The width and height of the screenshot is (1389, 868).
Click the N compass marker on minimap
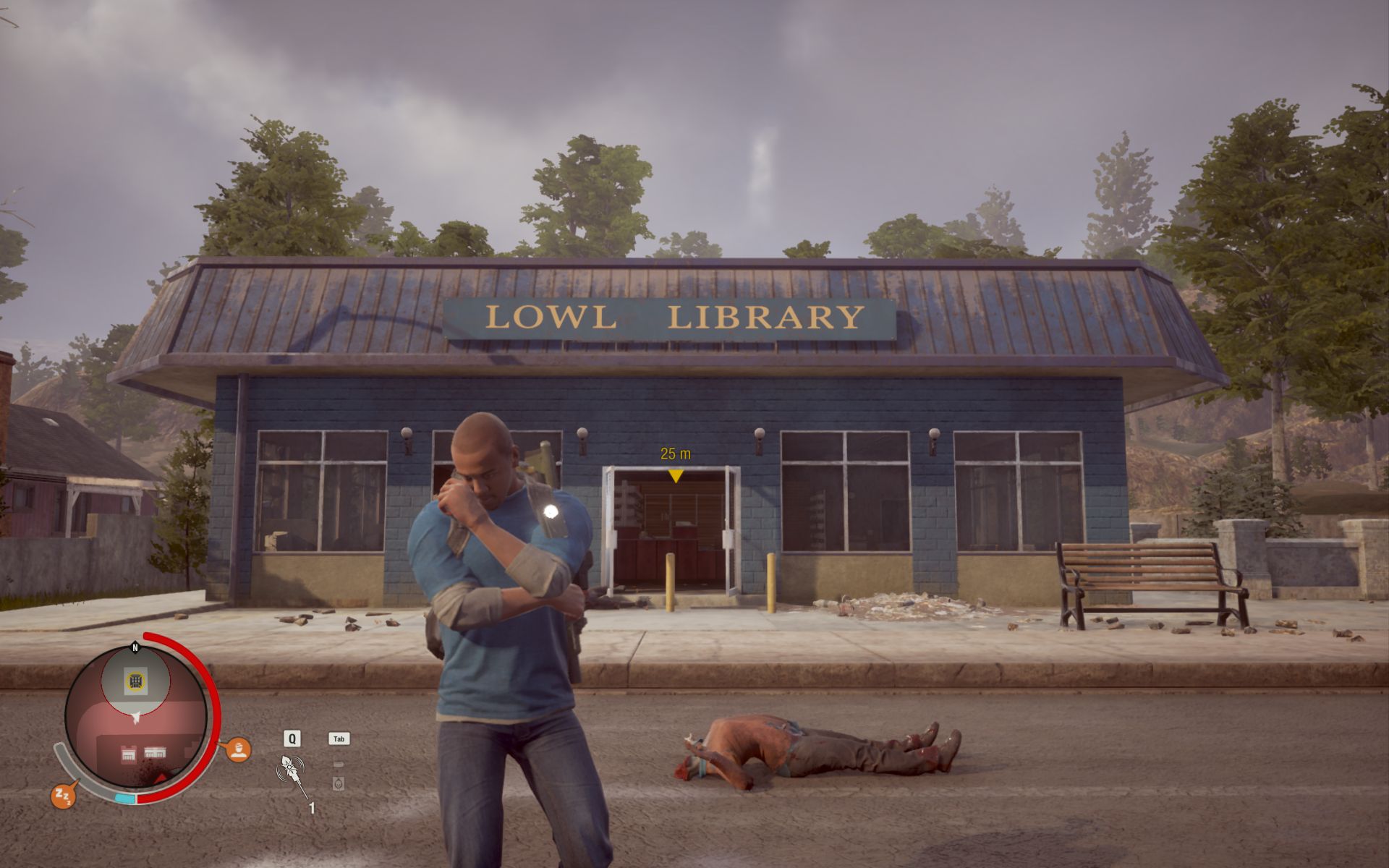point(135,647)
